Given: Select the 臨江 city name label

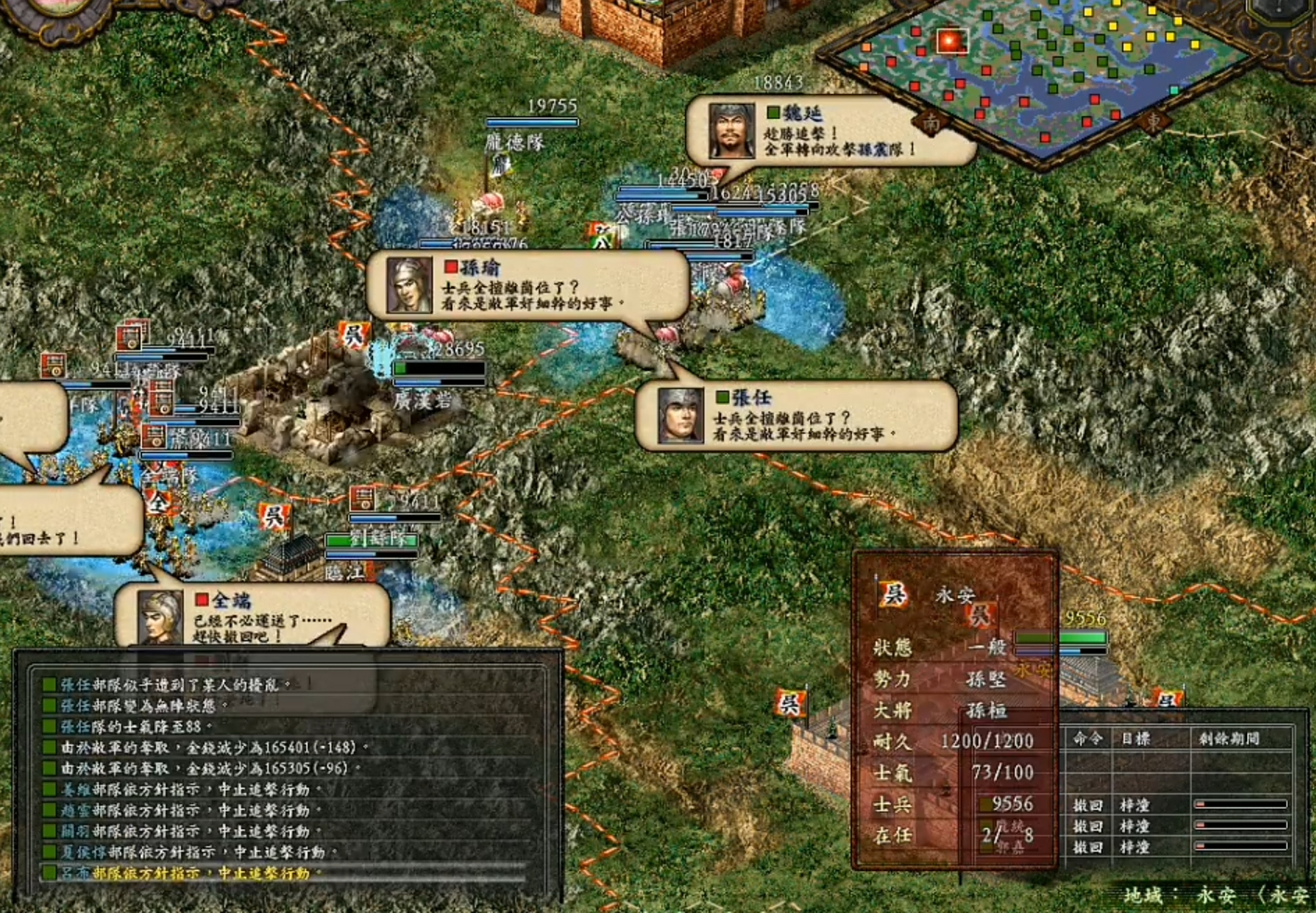Looking at the screenshot, I should [344, 572].
